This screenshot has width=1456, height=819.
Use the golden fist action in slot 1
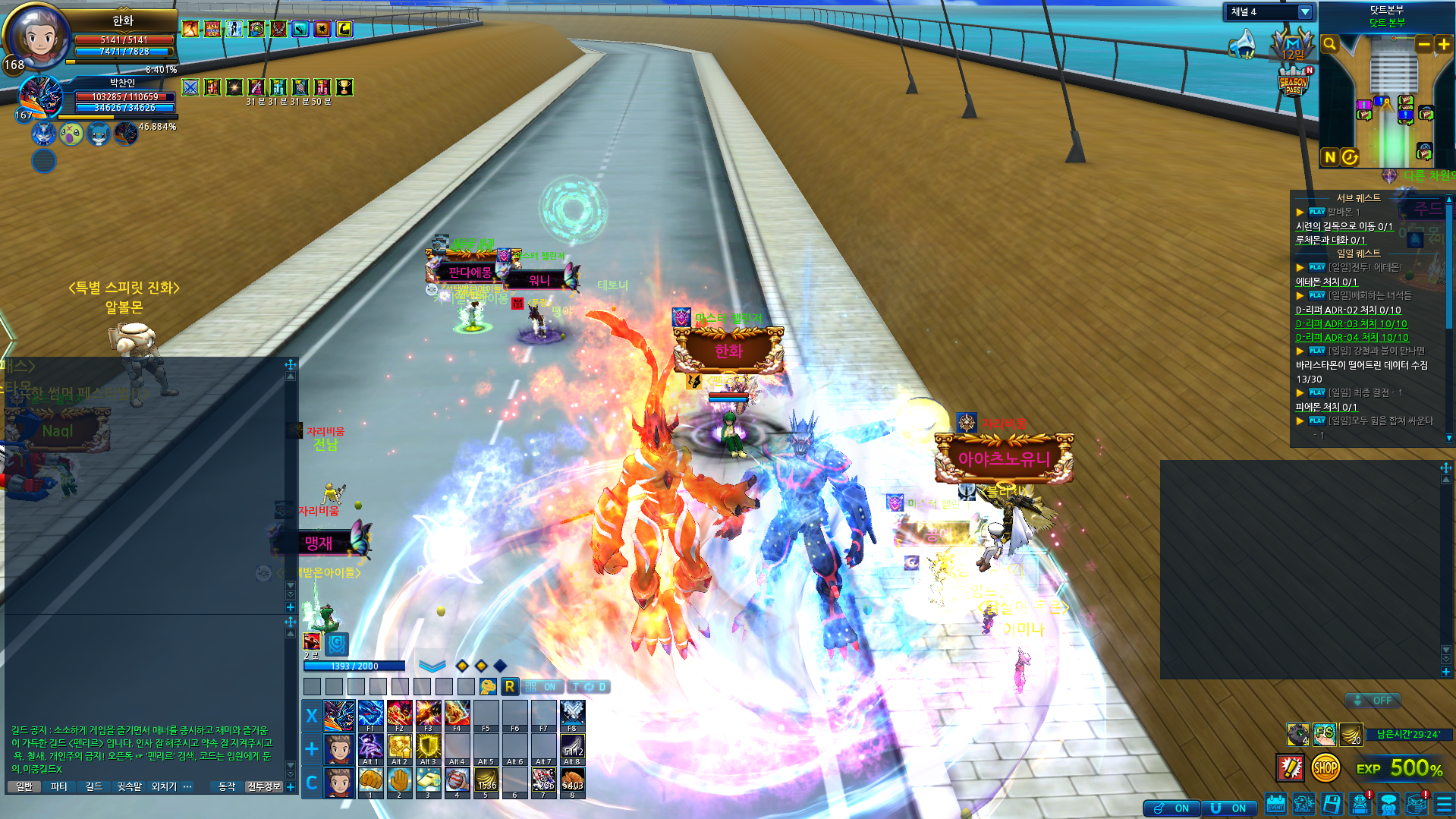click(370, 781)
